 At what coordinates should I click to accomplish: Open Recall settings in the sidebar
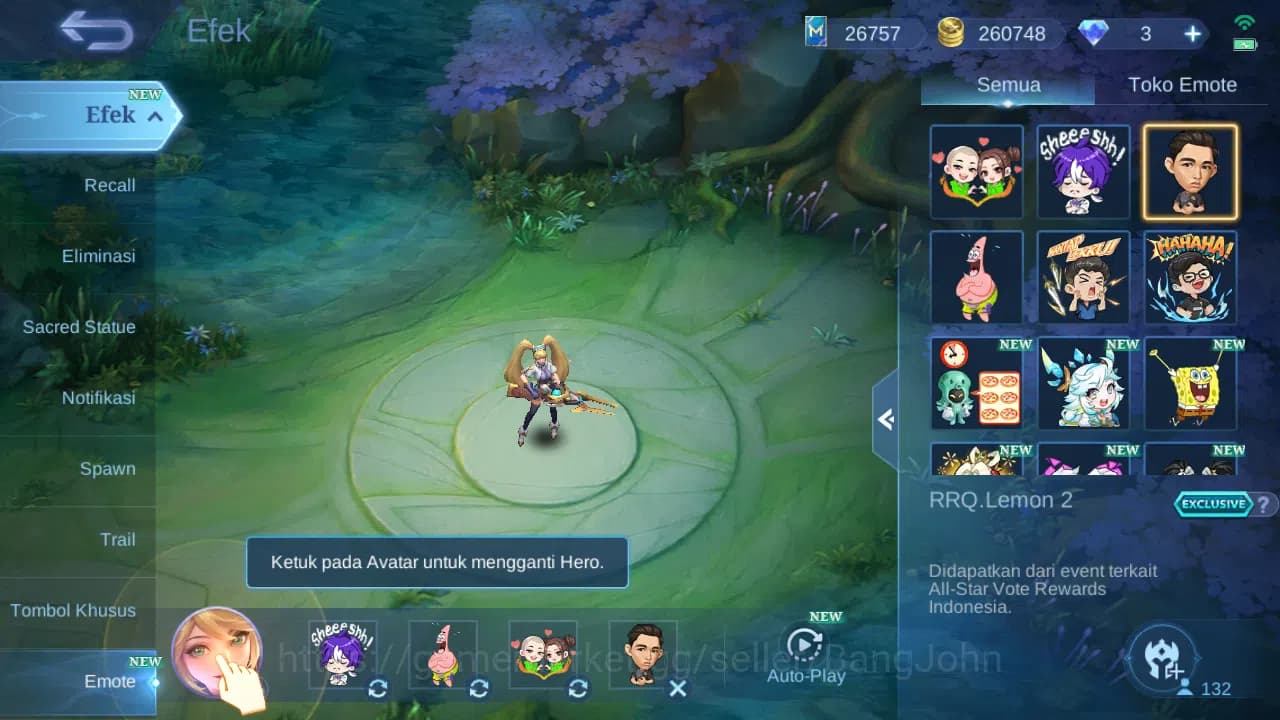(x=109, y=185)
